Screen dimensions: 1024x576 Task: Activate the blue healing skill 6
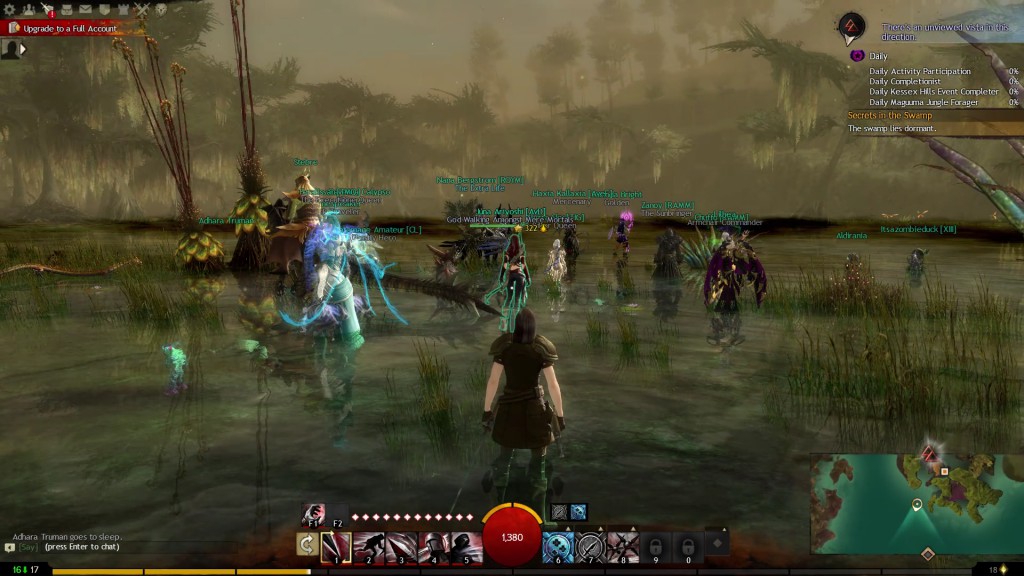(558, 545)
